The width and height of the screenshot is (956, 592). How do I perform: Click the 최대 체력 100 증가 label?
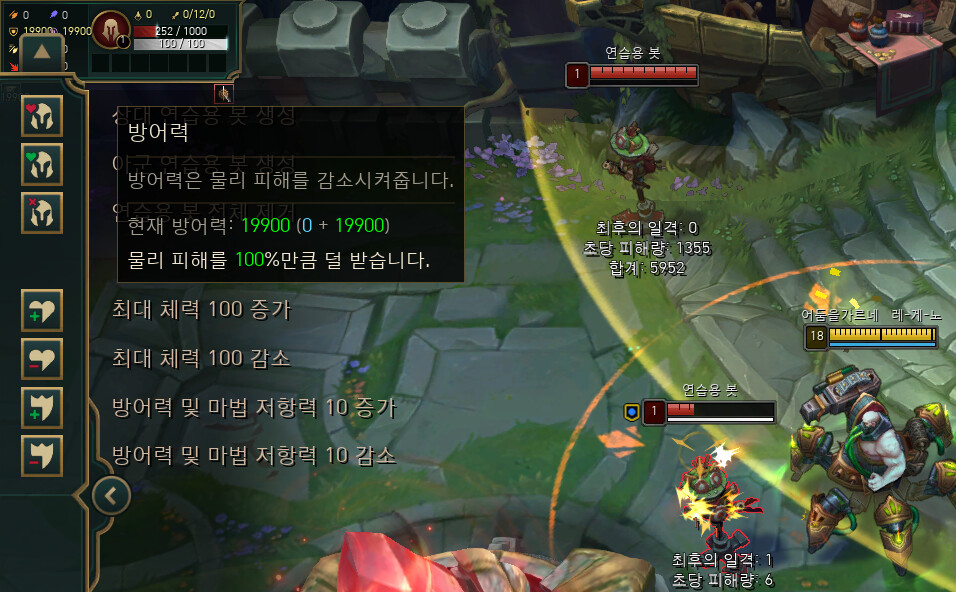coord(201,309)
